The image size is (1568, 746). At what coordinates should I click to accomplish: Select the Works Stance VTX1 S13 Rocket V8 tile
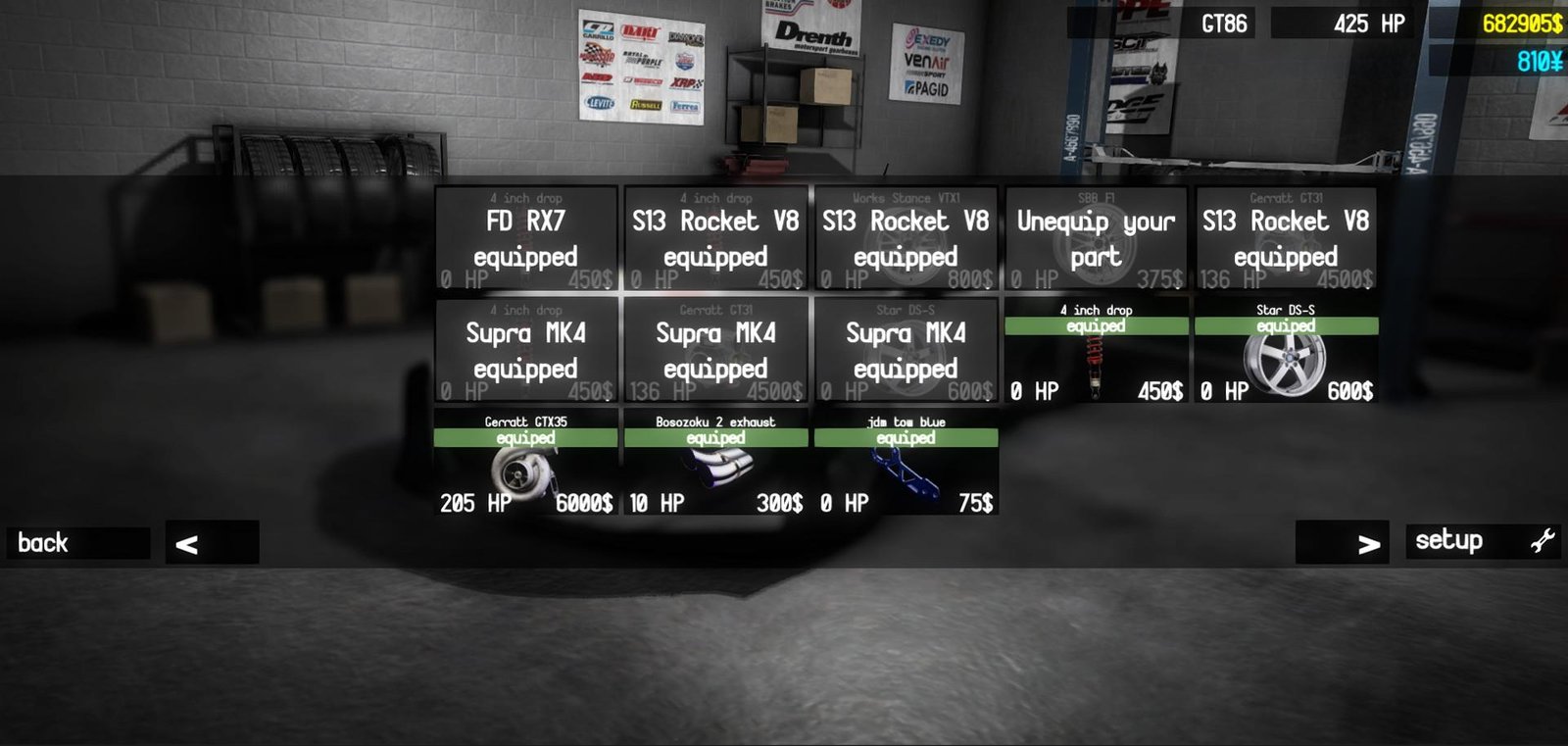(x=906, y=239)
